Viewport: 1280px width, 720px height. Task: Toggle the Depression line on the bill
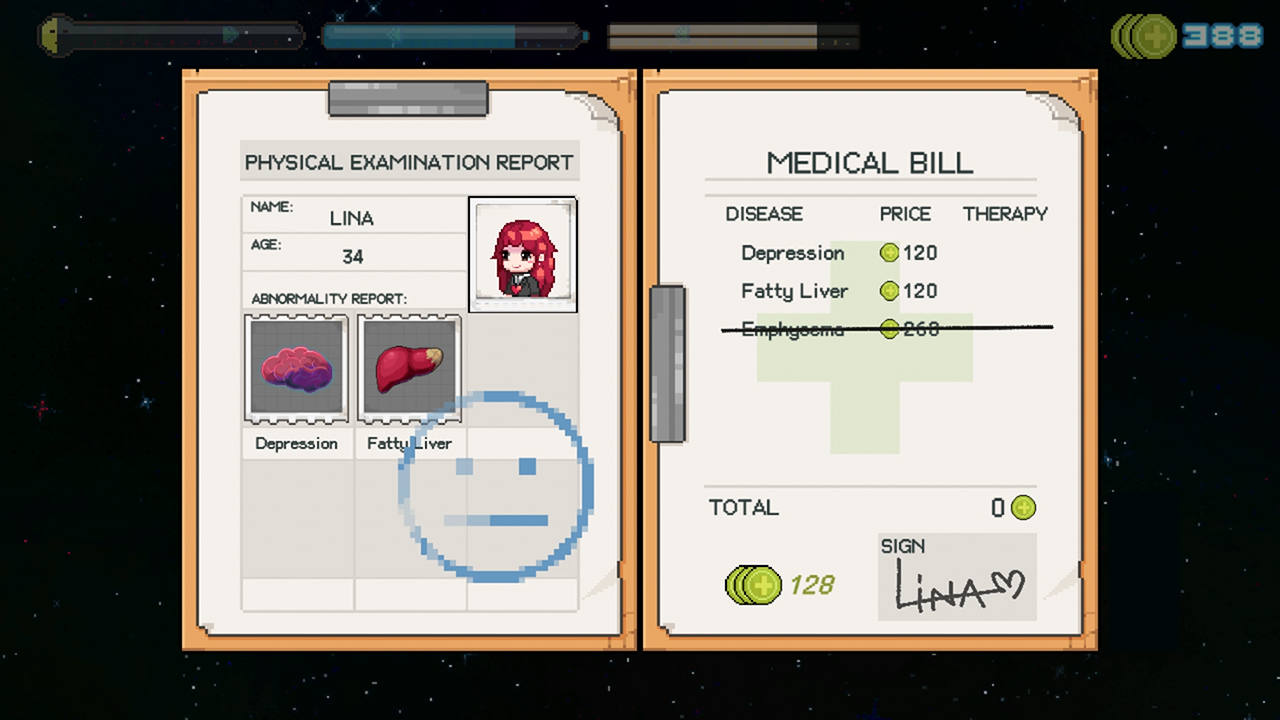coord(793,253)
